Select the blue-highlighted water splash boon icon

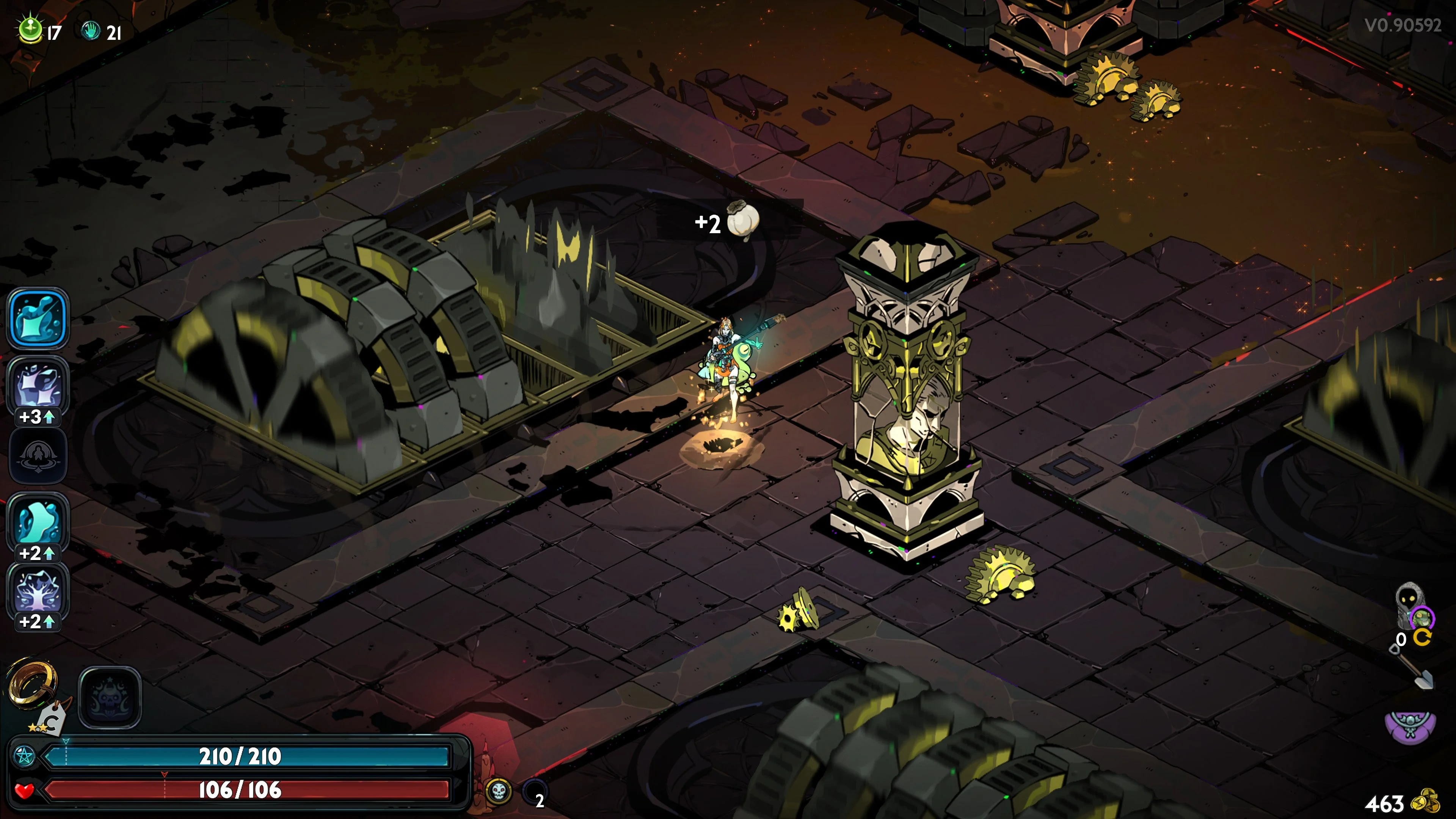(x=38, y=318)
